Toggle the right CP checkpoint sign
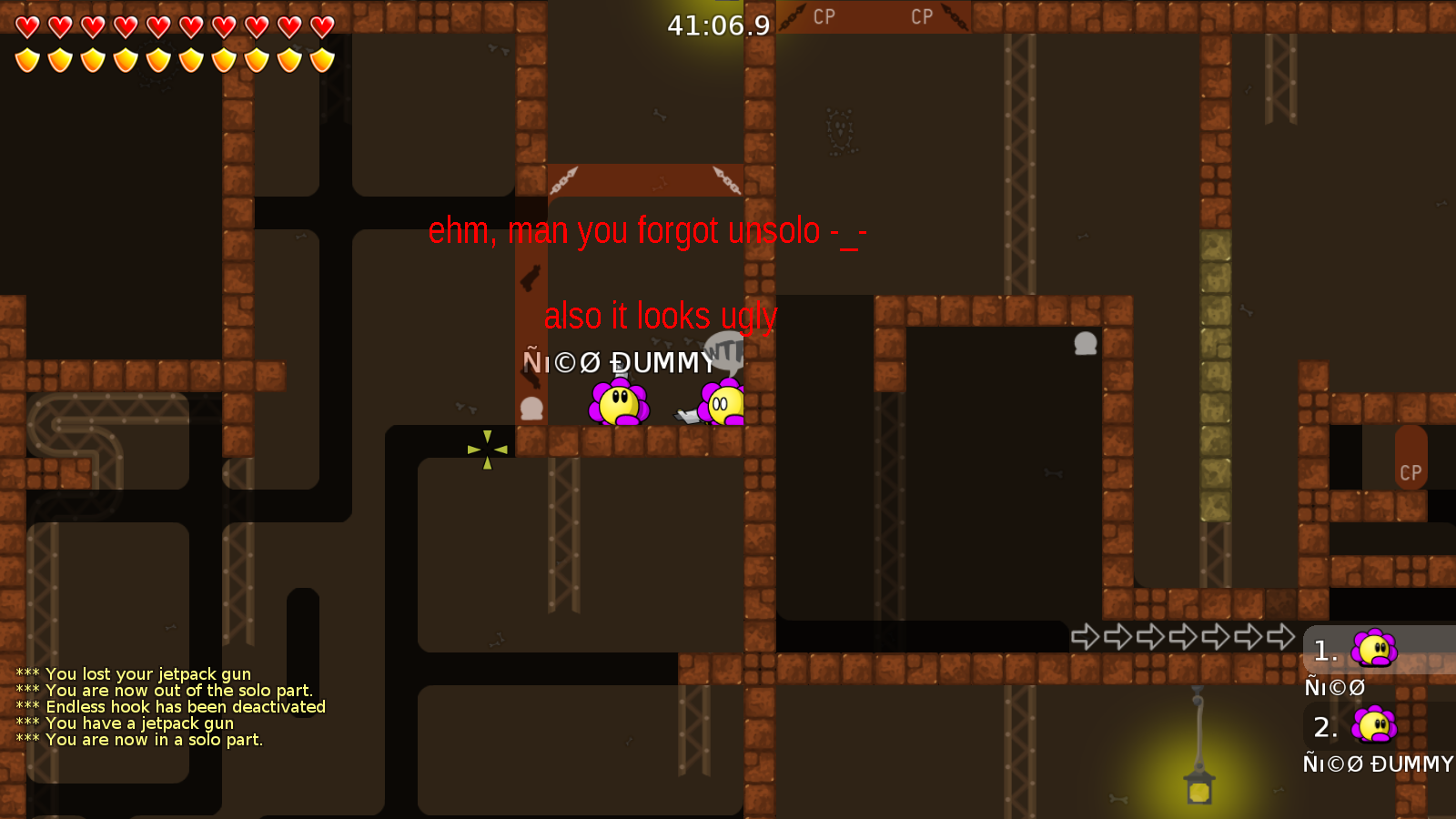The width and height of the screenshot is (1456, 819). (x=922, y=16)
